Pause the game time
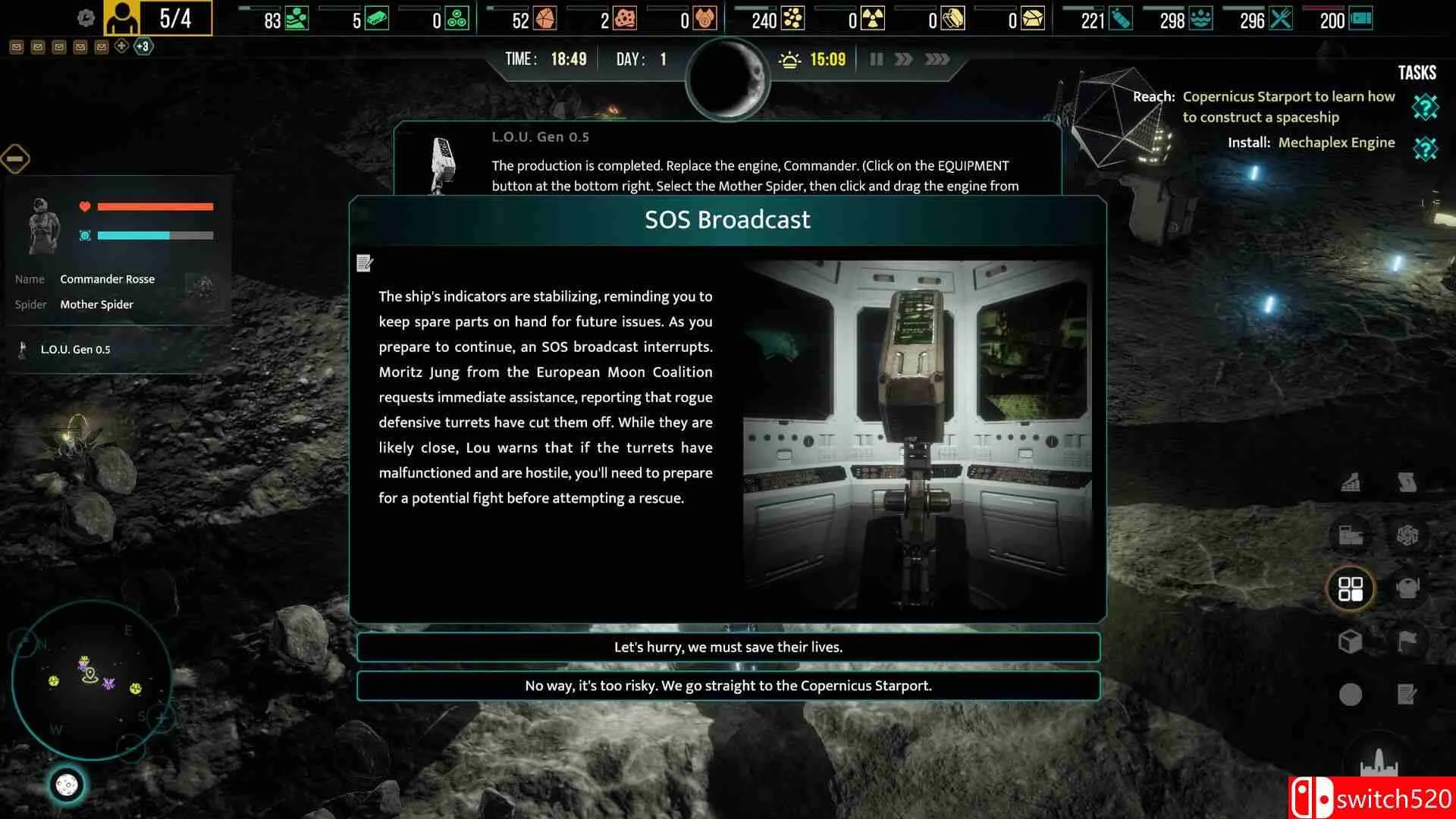1456x819 pixels. point(876,58)
